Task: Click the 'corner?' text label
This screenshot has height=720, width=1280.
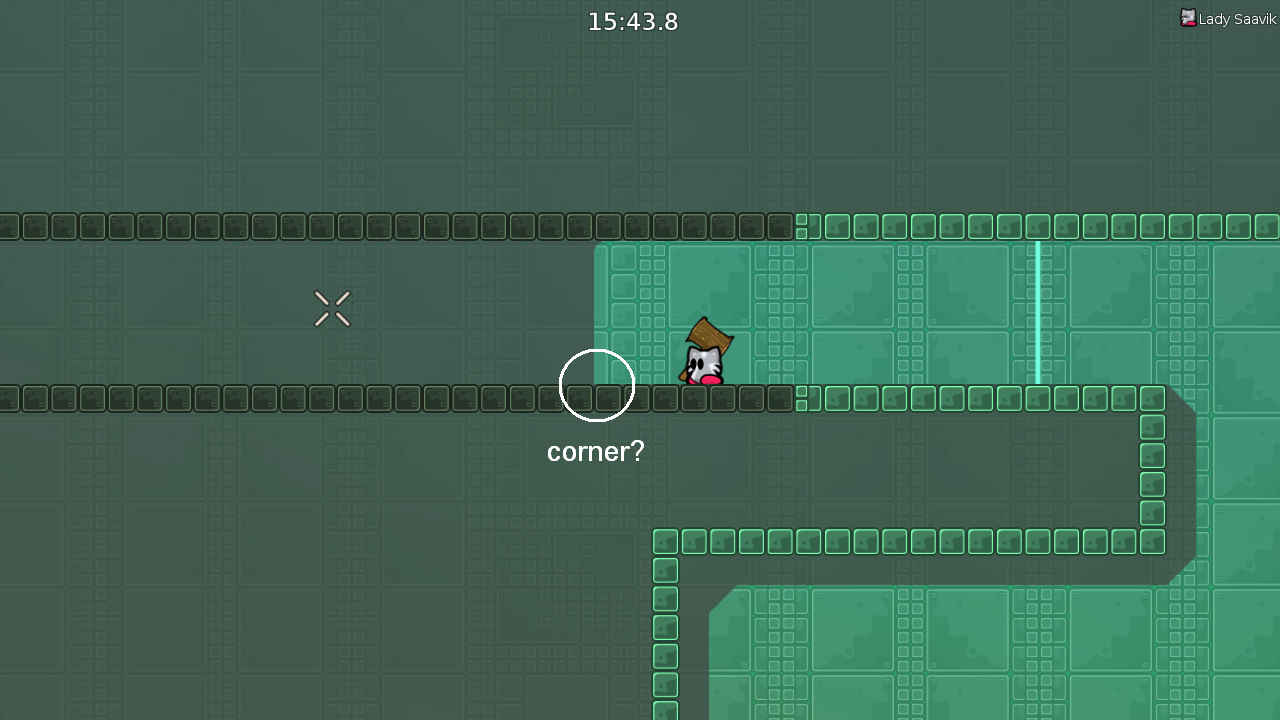Action: (595, 452)
